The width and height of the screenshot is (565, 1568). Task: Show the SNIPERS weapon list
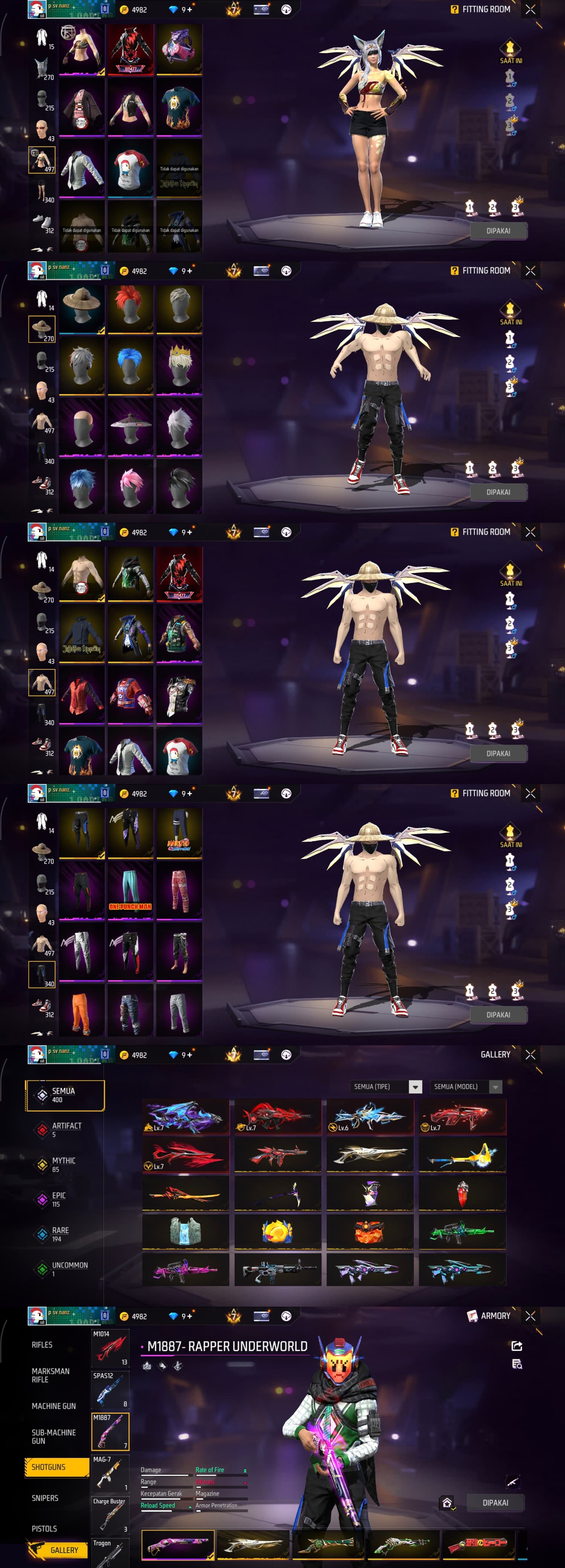pos(45,1498)
